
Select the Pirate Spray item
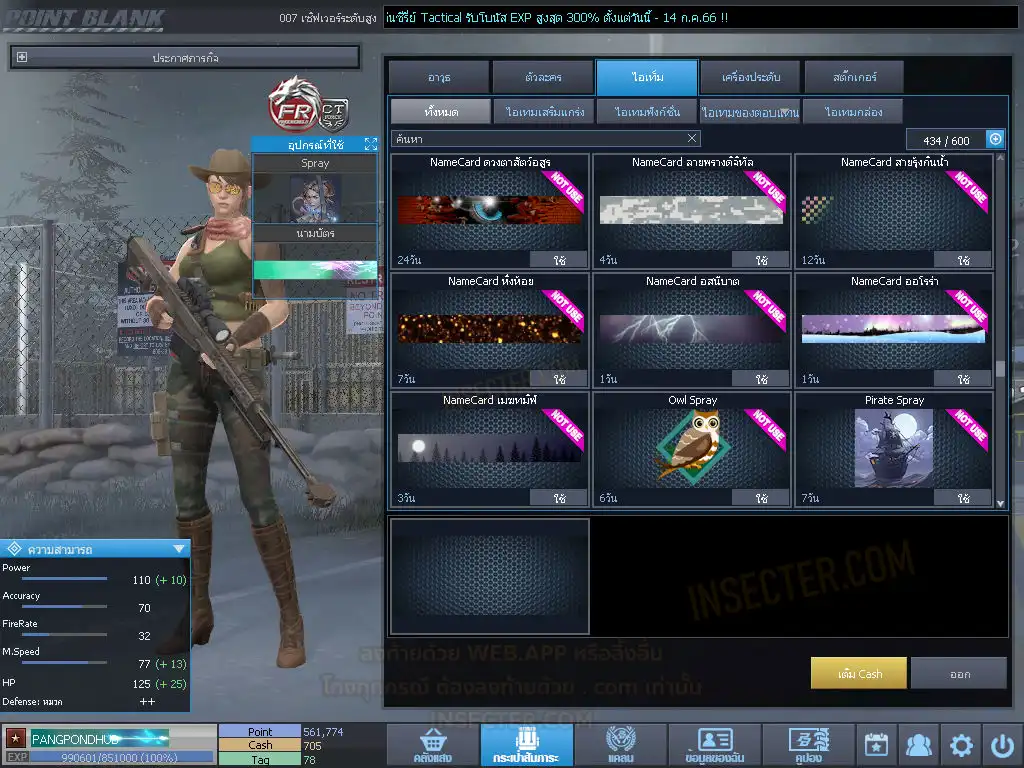tap(894, 443)
